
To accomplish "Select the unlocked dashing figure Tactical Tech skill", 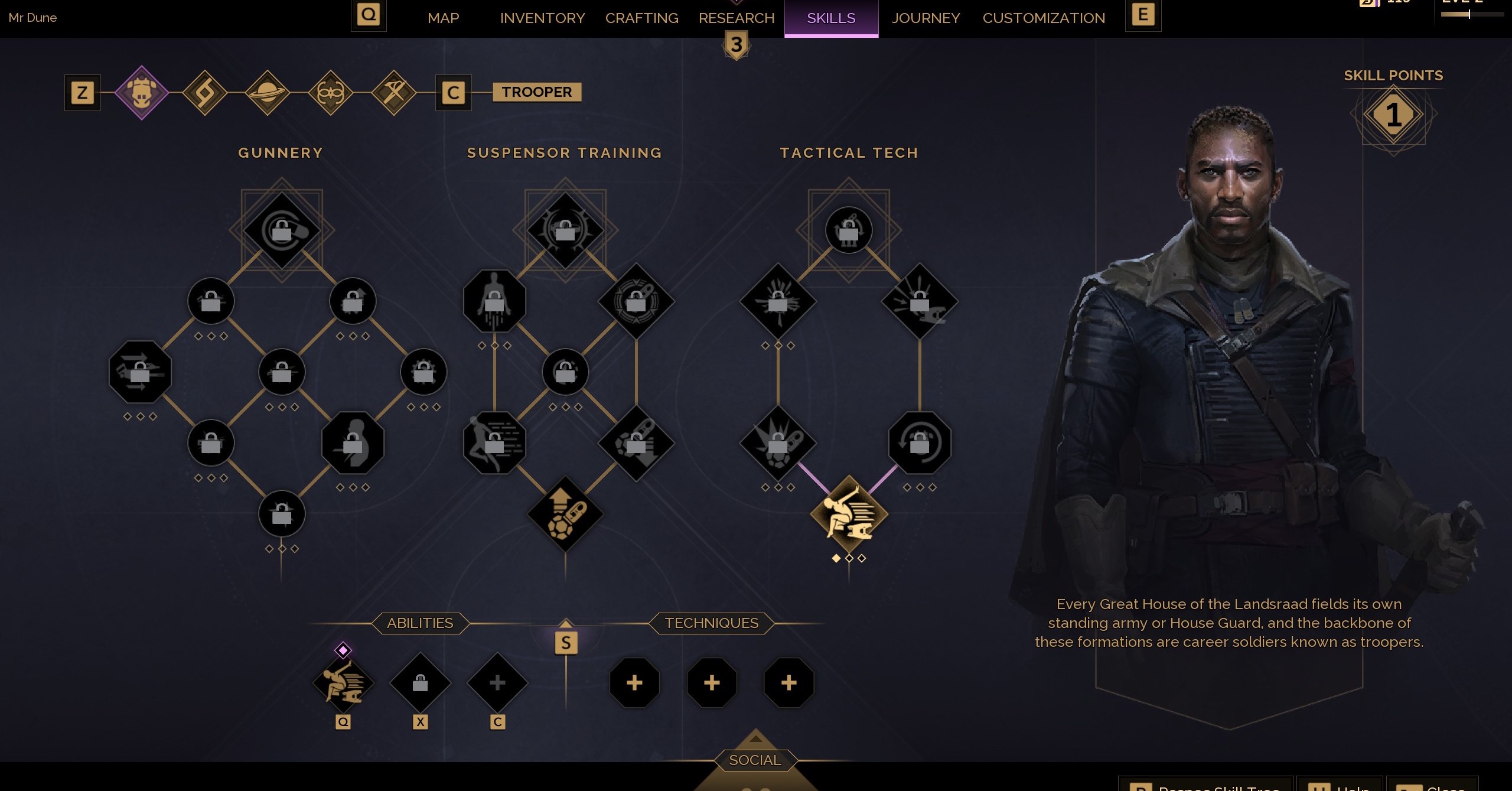I will [849, 514].
